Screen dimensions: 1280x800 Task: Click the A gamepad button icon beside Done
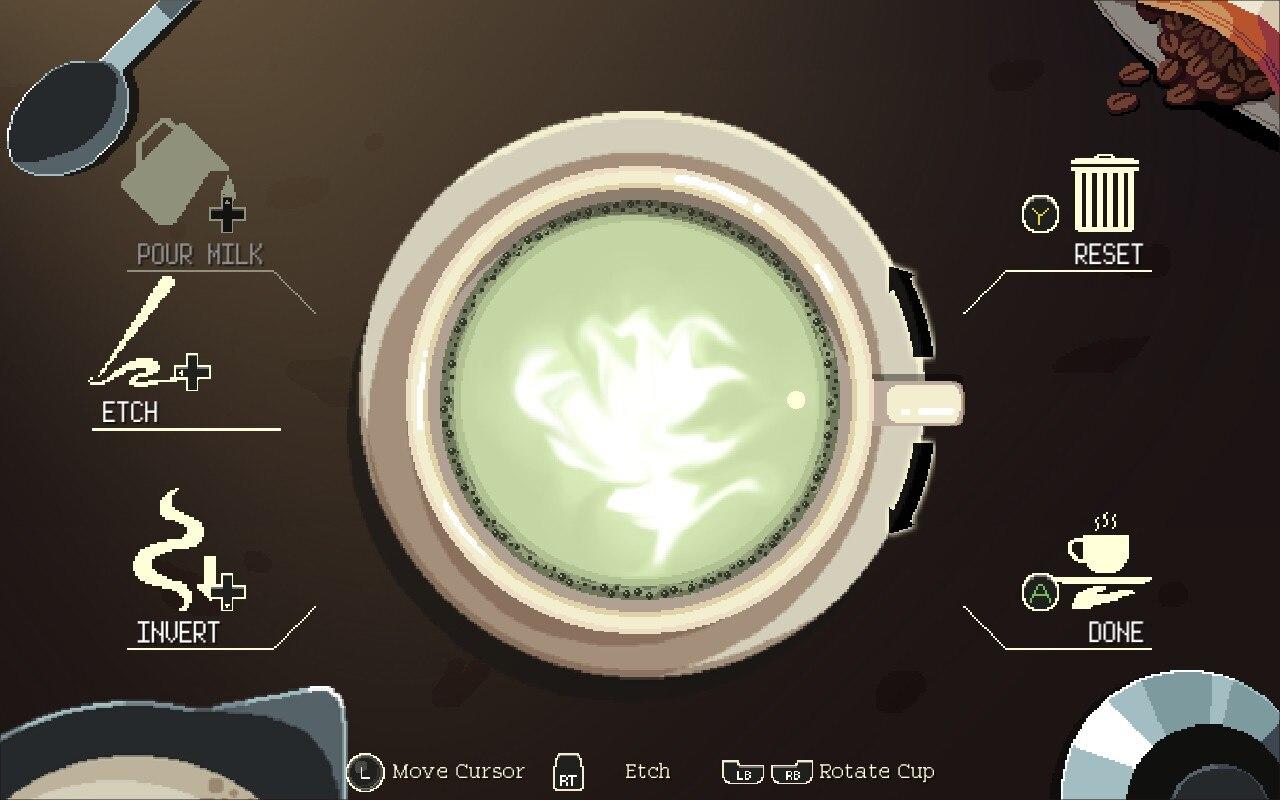(1040, 593)
